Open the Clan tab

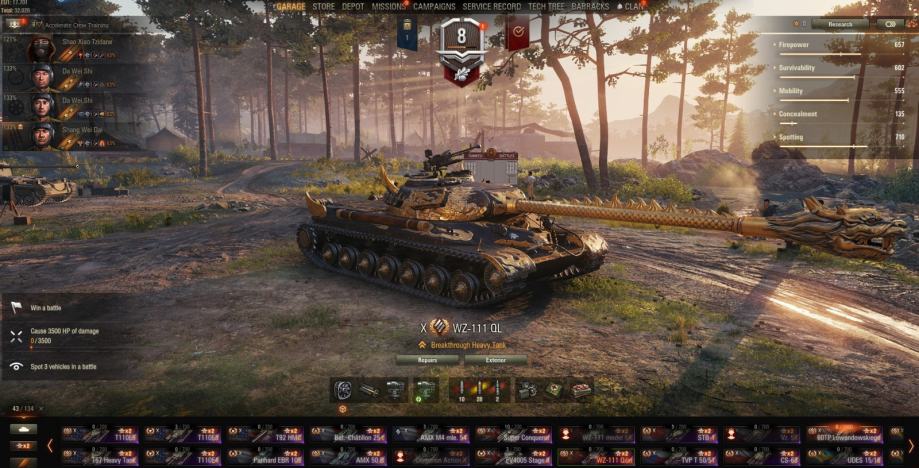(x=633, y=6)
